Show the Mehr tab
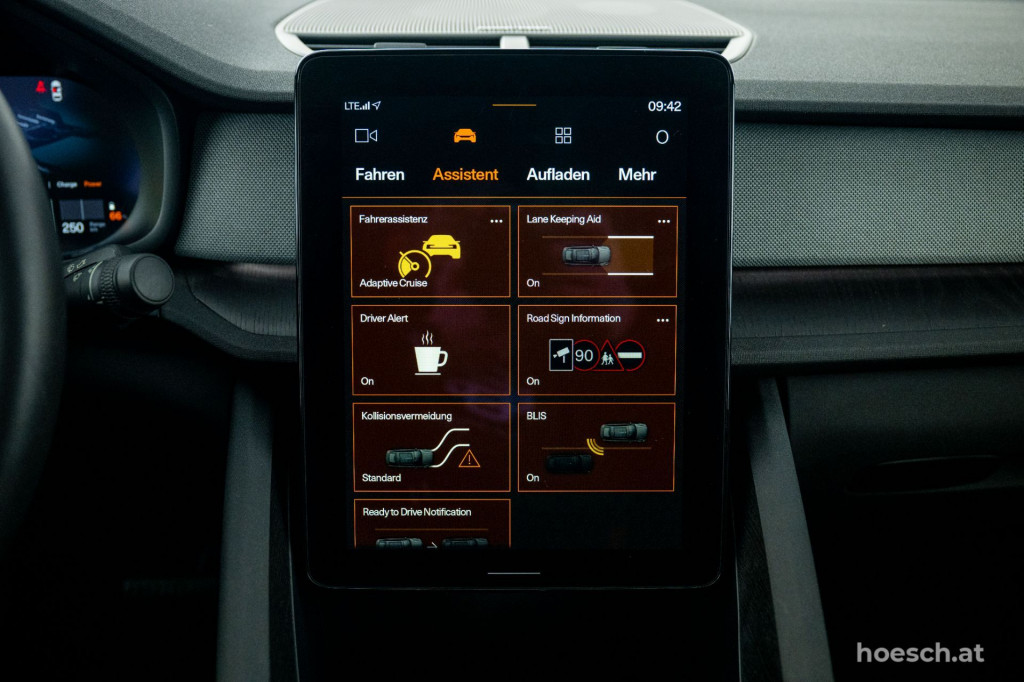This screenshot has height=682, width=1024. 637,174
